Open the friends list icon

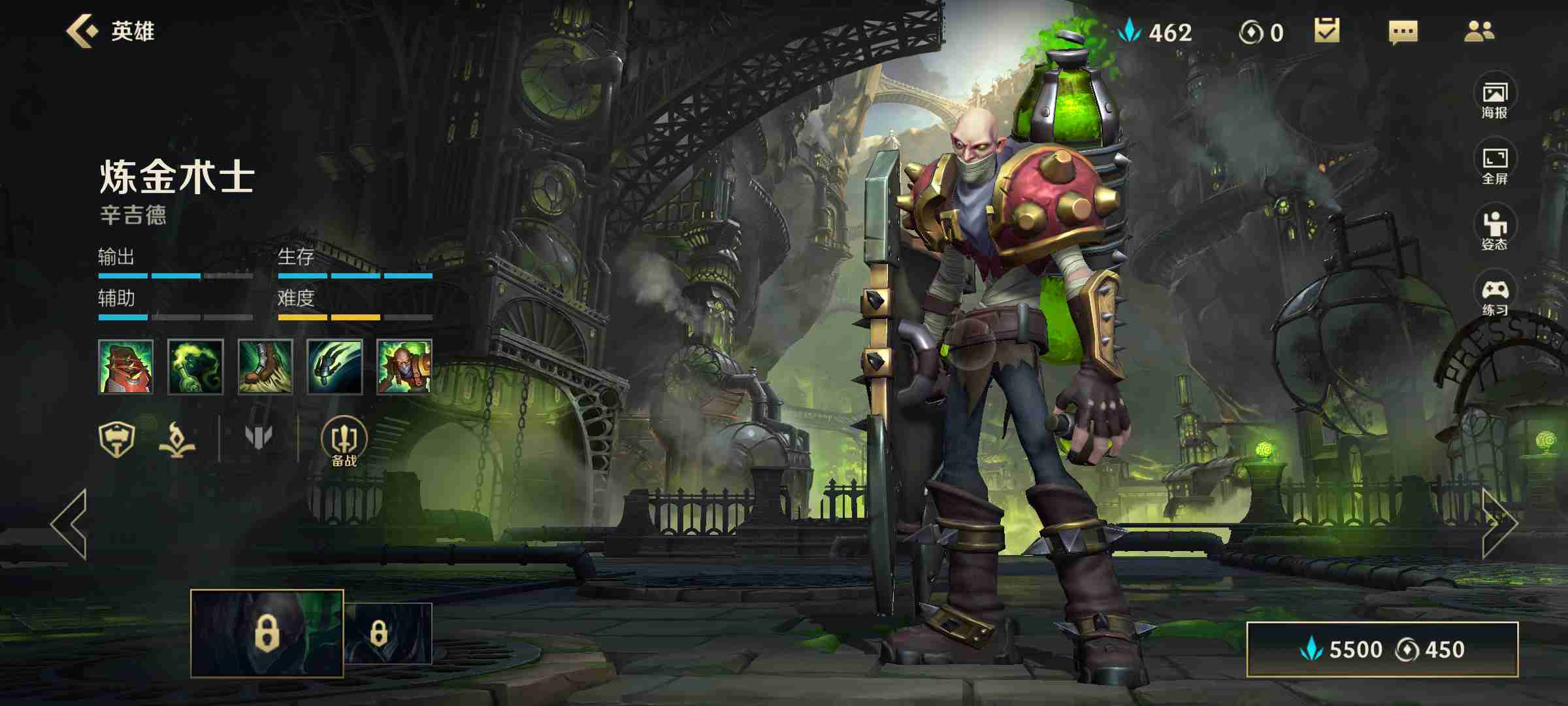pyautogui.click(x=1478, y=31)
